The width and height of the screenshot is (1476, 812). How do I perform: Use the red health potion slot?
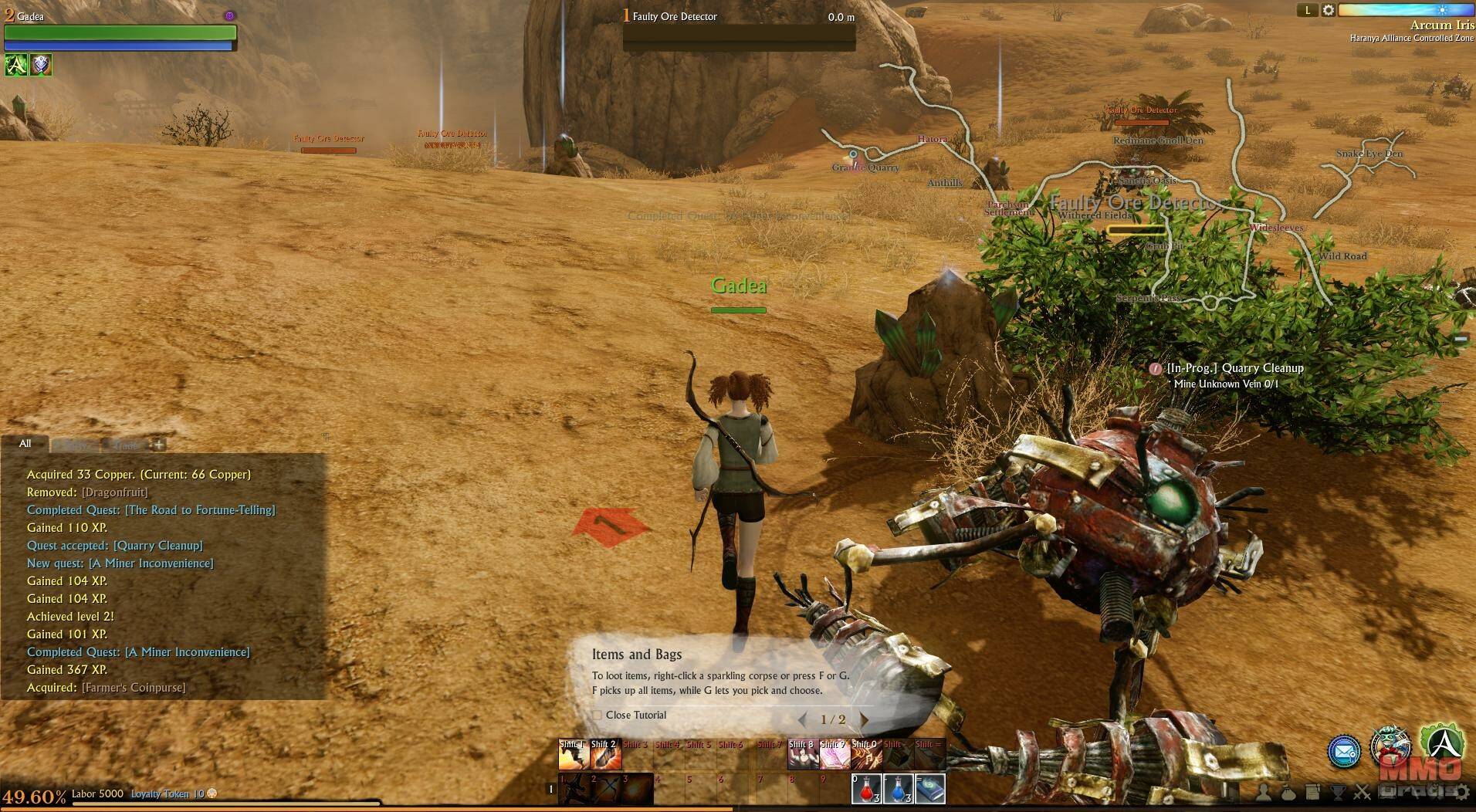click(866, 789)
